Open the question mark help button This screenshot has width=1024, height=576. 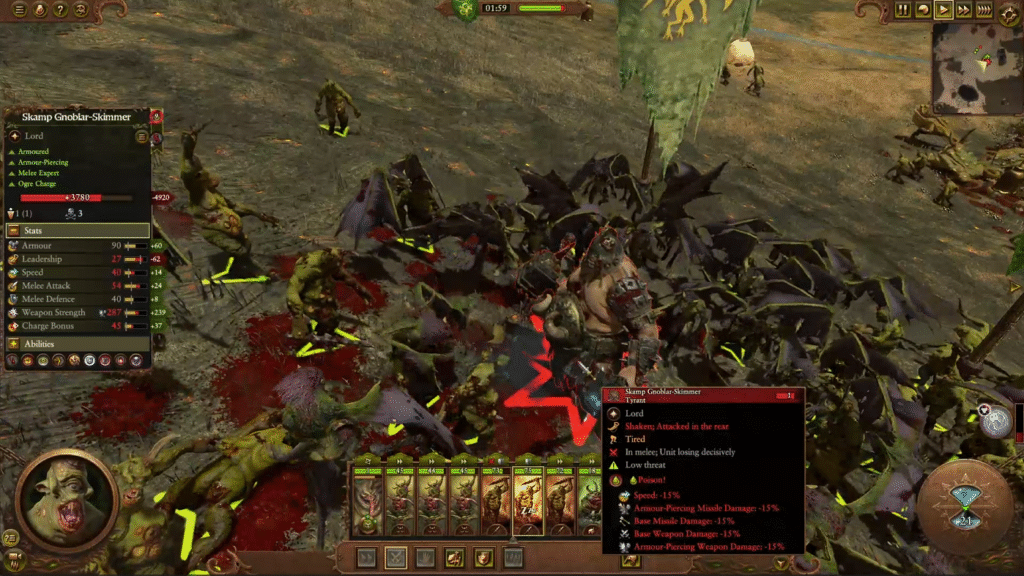(61, 10)
